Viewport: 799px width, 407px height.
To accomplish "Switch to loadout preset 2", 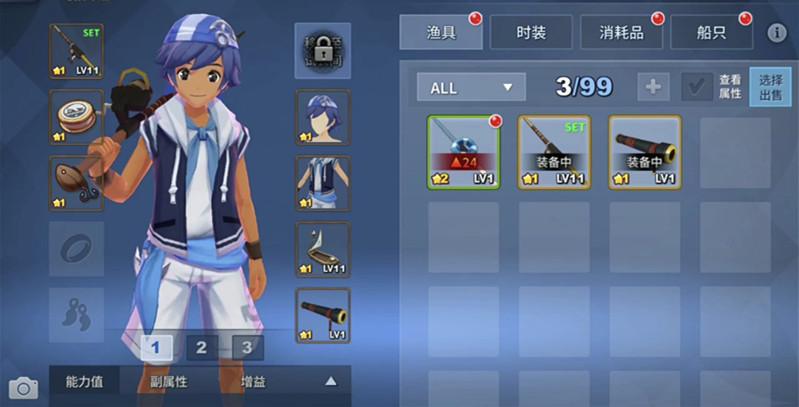I will [201, 348].
